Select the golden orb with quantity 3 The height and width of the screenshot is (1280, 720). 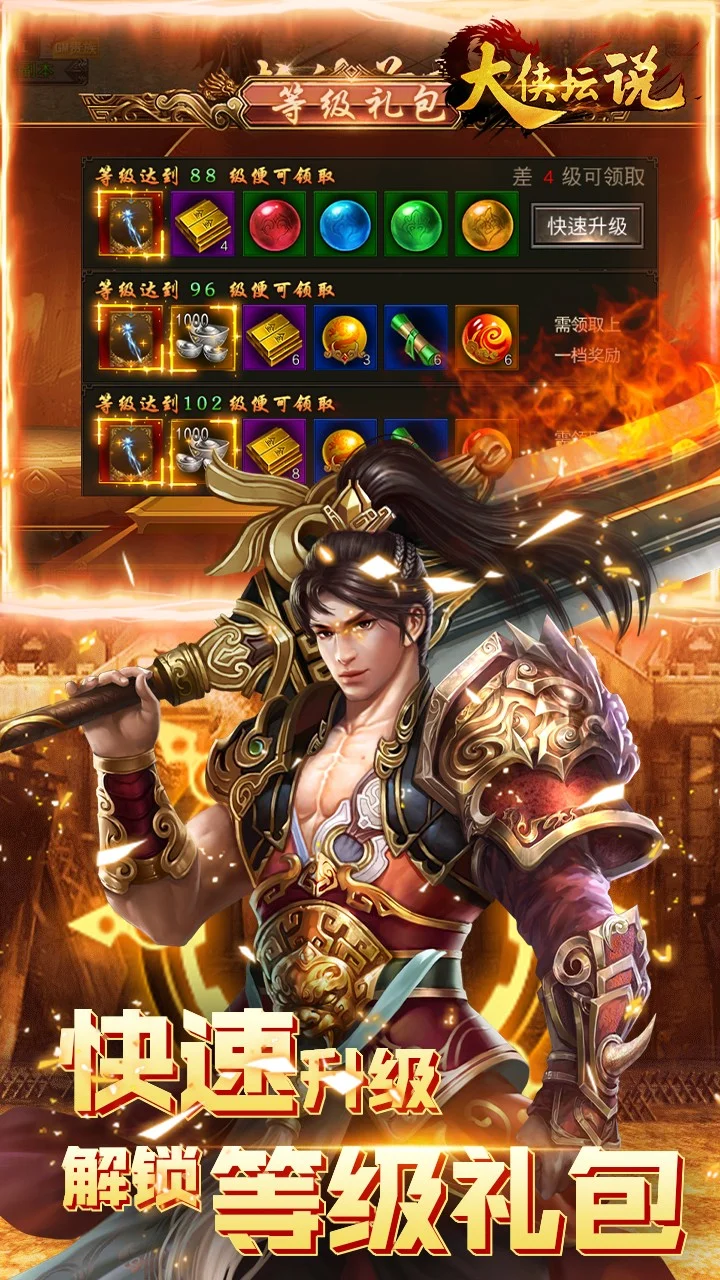coord(345,338)
